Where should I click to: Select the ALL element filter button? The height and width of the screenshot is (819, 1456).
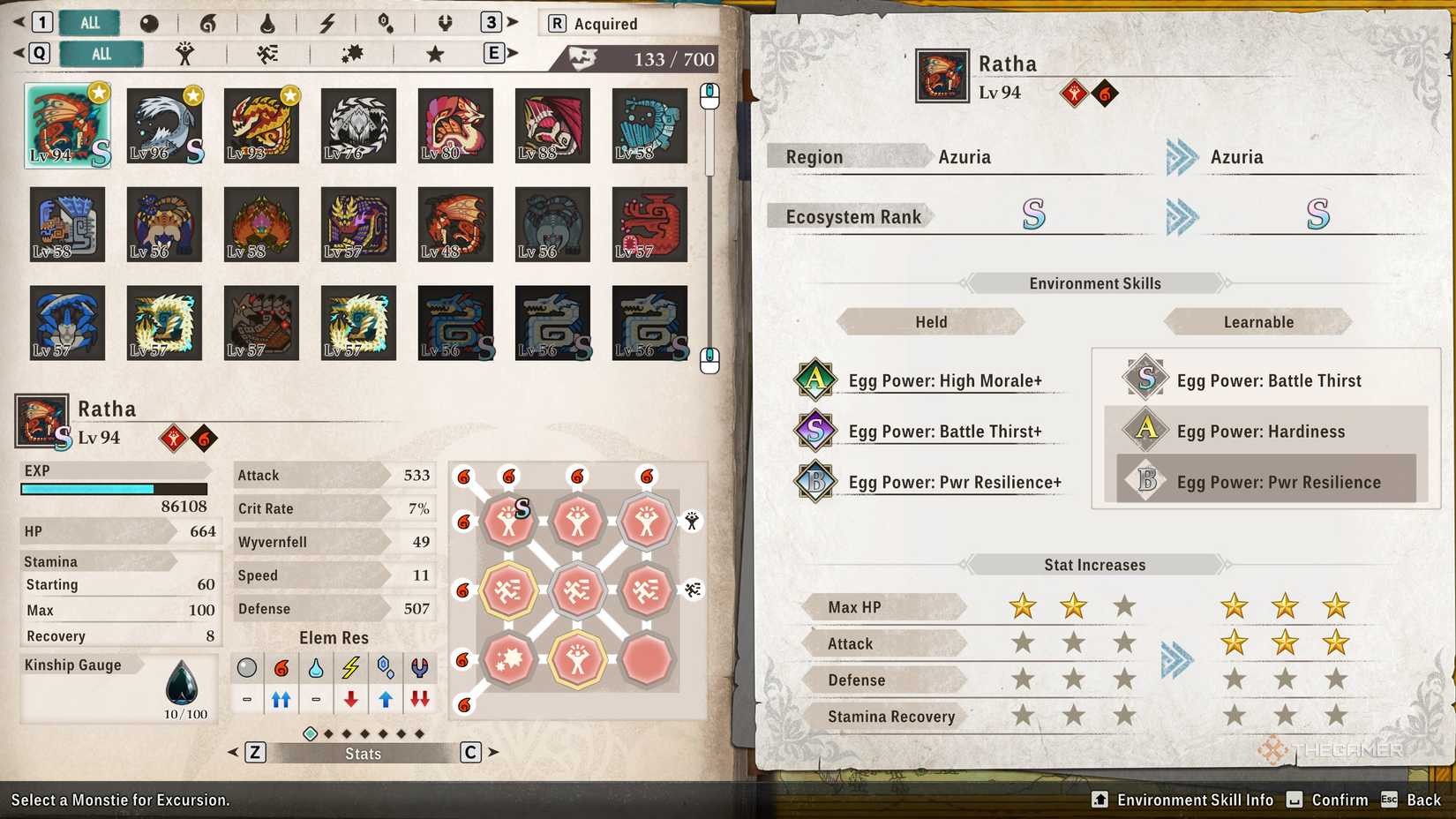click(x=88, y=23)
